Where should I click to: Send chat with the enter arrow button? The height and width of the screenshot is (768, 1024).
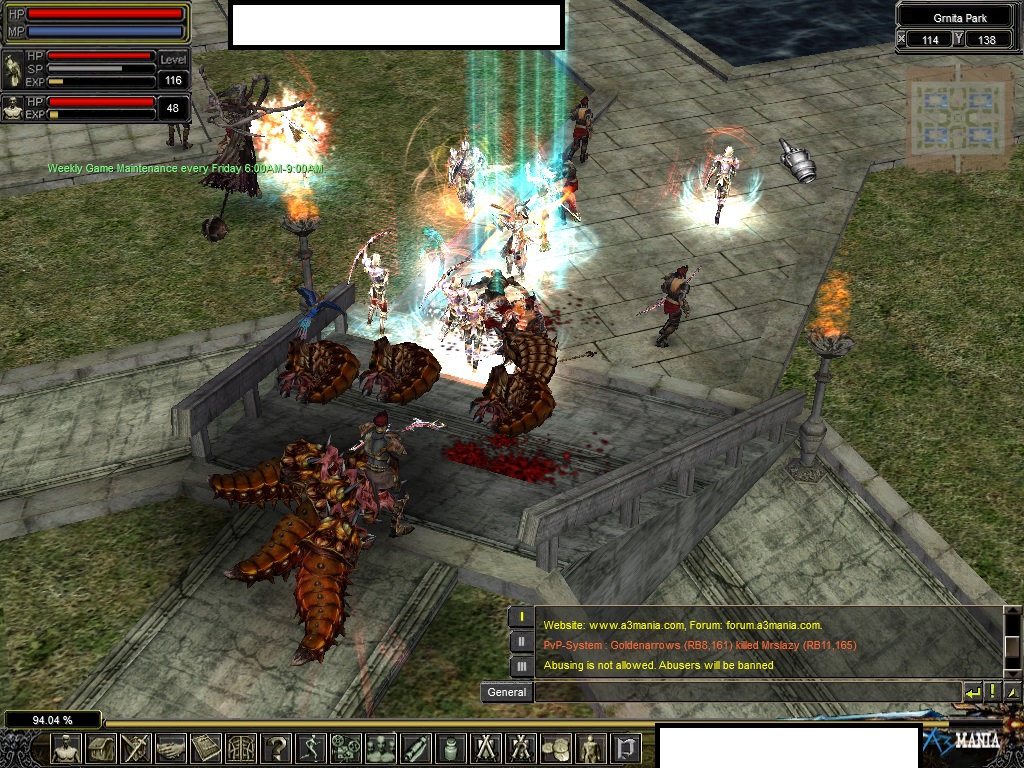(972, 692)
